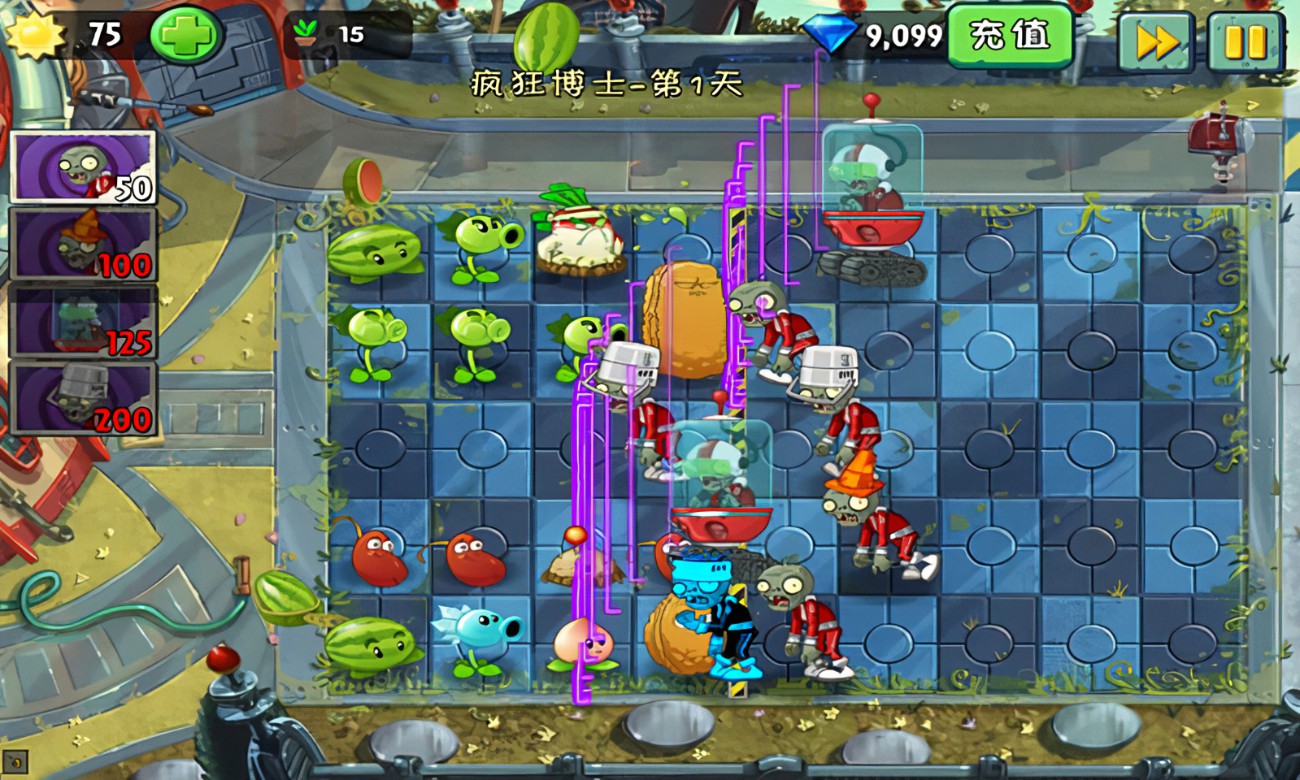
Task: Pick the dome robot zombie card costing 125
Action: click(x=83, y=320)
